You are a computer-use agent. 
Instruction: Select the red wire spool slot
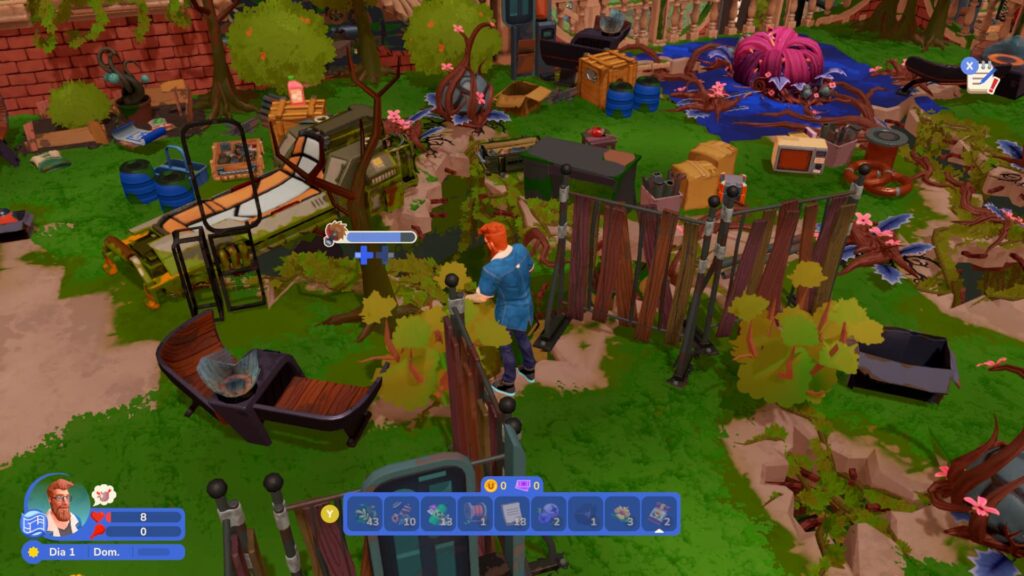pyautogui.click(x=476, y=513)
